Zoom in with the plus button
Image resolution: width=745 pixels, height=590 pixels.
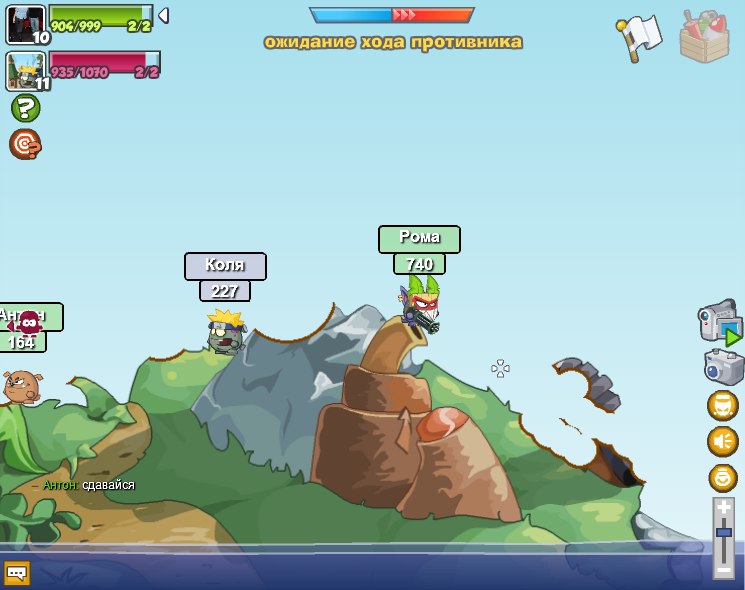[x=723, y=508]
